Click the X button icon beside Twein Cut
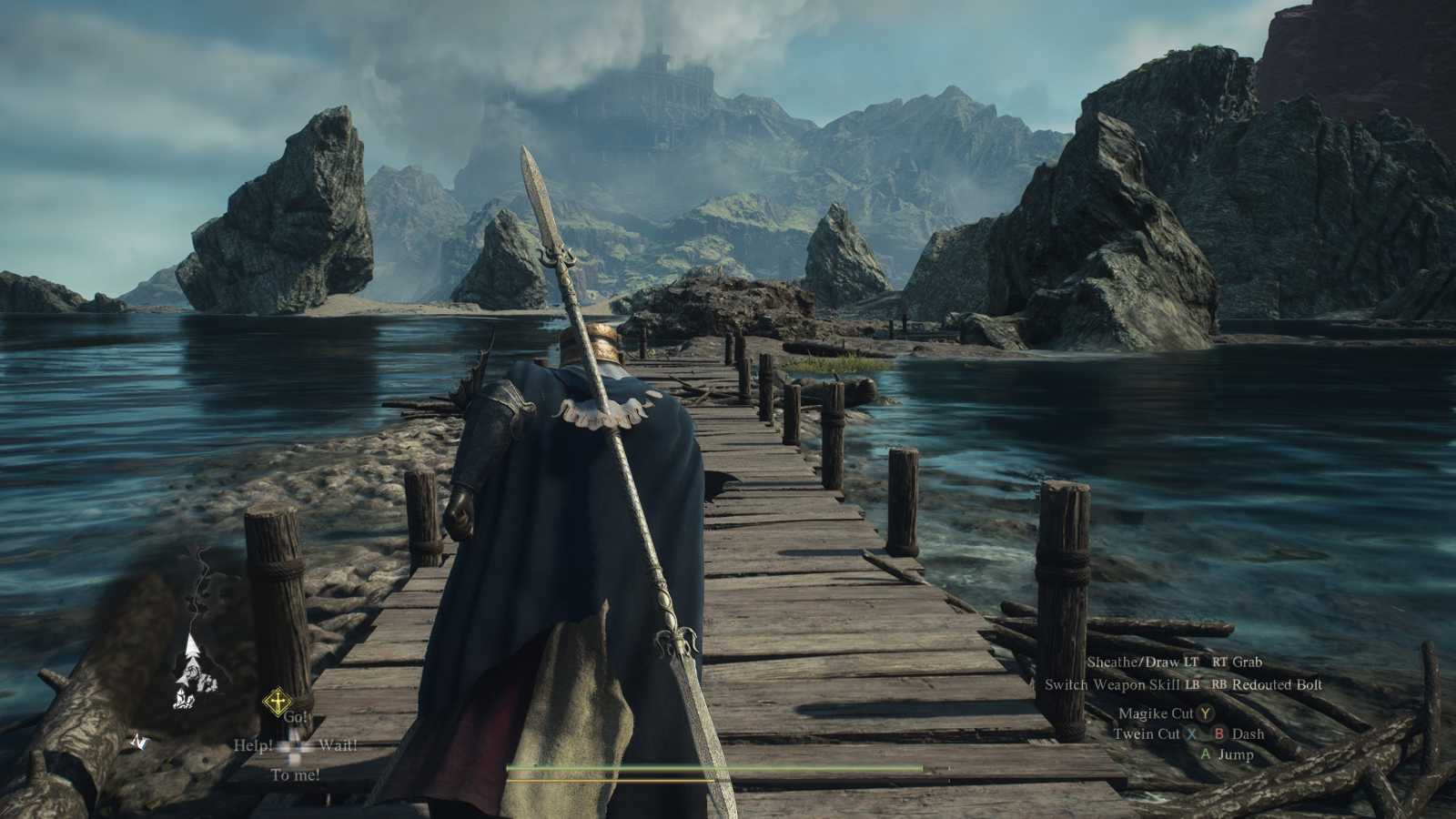This screenshot has height=819, width=1456. pos(1193,734)
